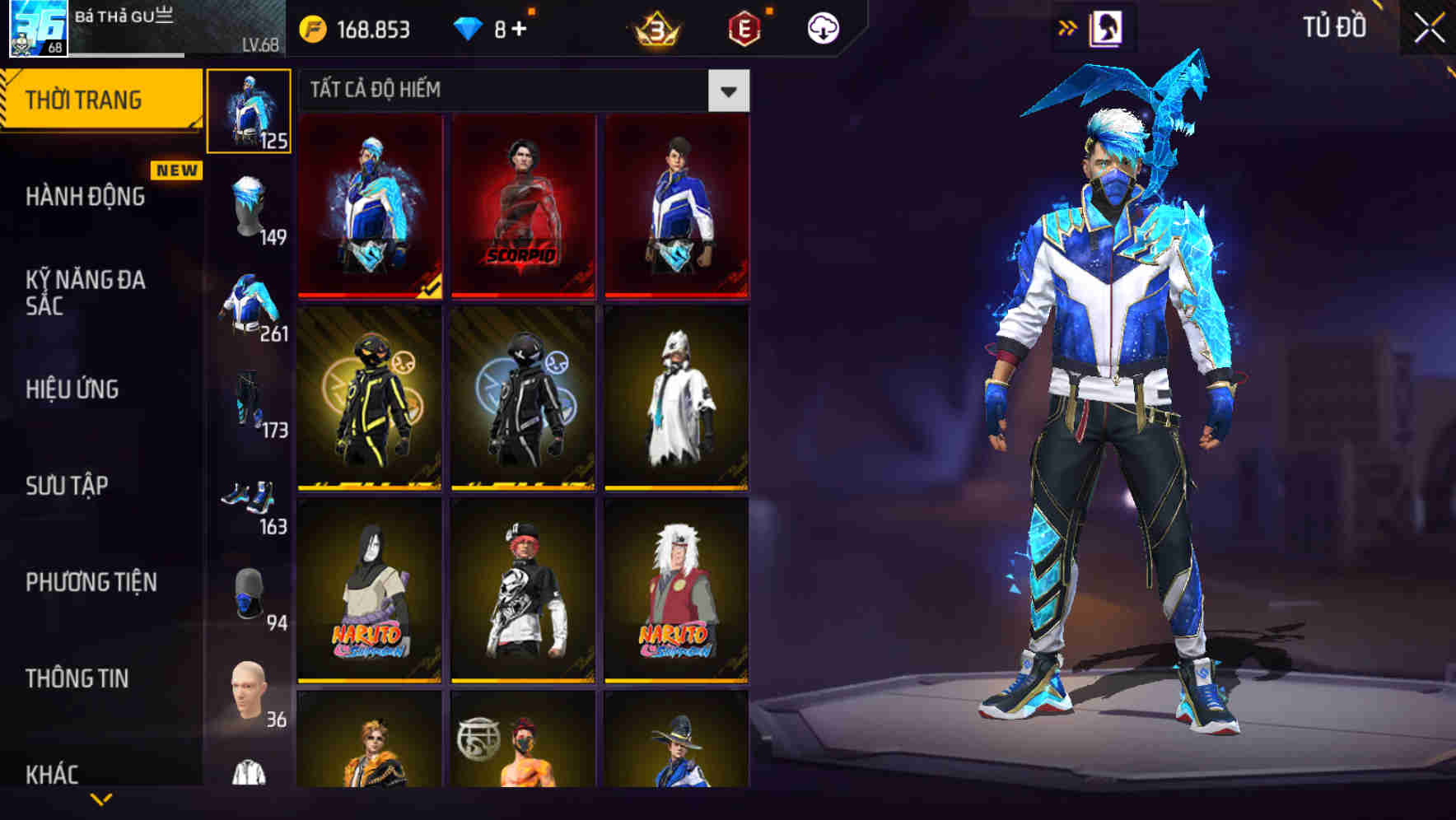The width and height of the screenshot is (1456, 820).
Task: Click the blue diamond currency icon
Action: (465, 26)
